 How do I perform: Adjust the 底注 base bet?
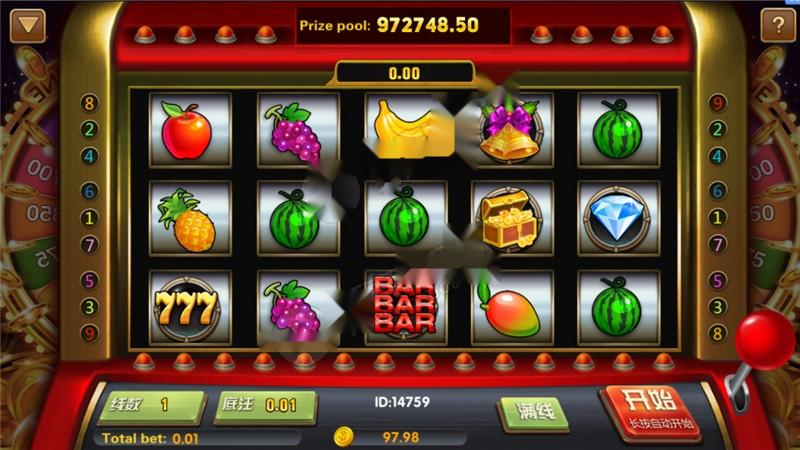pyautogui.click(x=265, y=406)
